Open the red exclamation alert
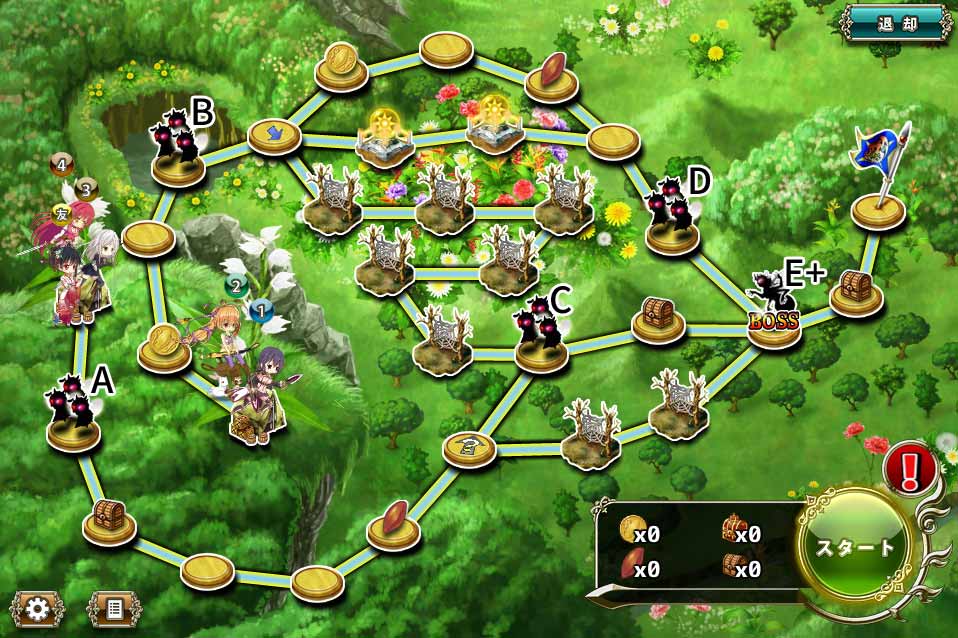958x638 pixels. coord(909,467)
